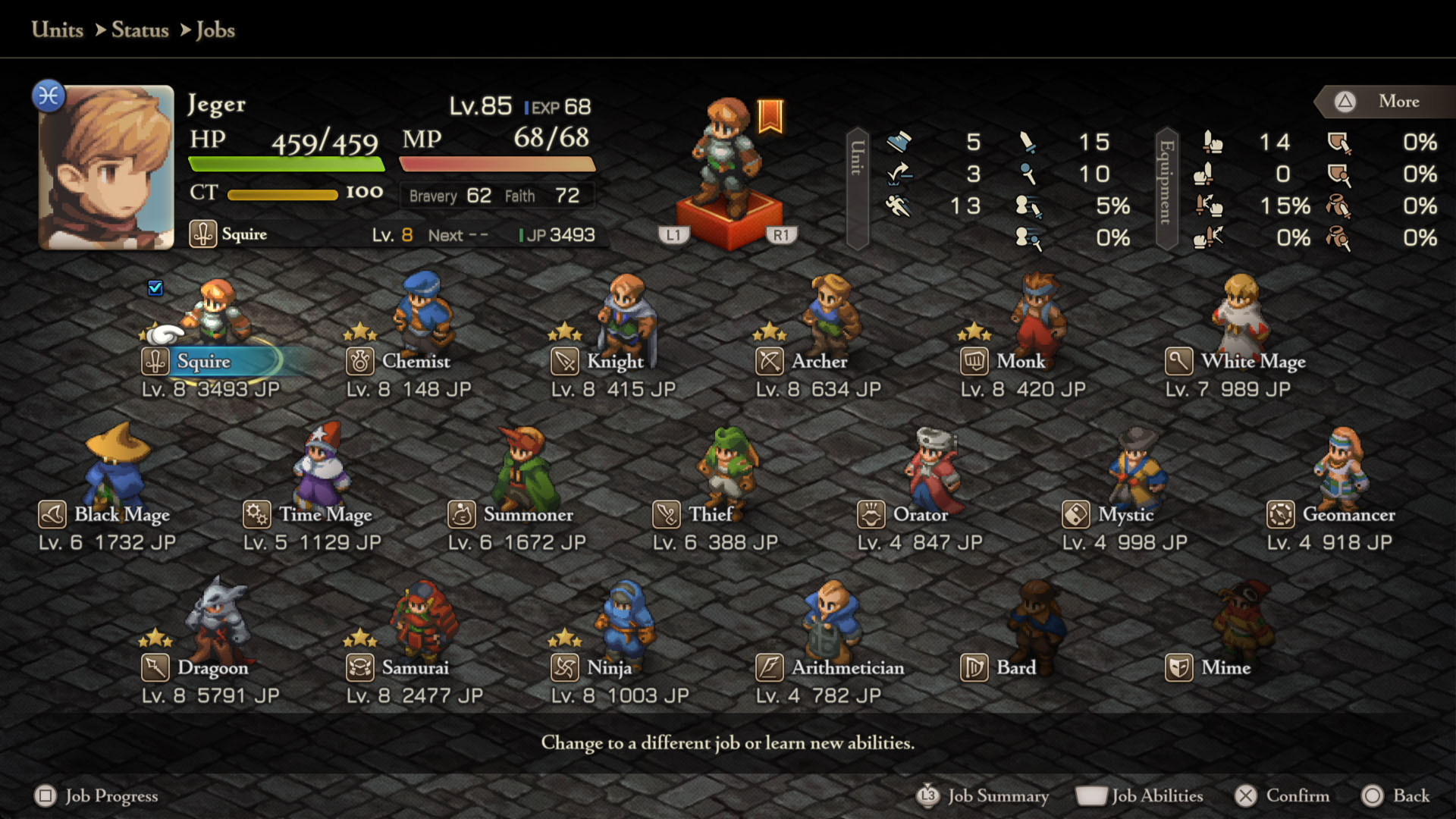The image size is (1456, 819).
Task: Switch to the Knight job
Action: click(614, 361)
